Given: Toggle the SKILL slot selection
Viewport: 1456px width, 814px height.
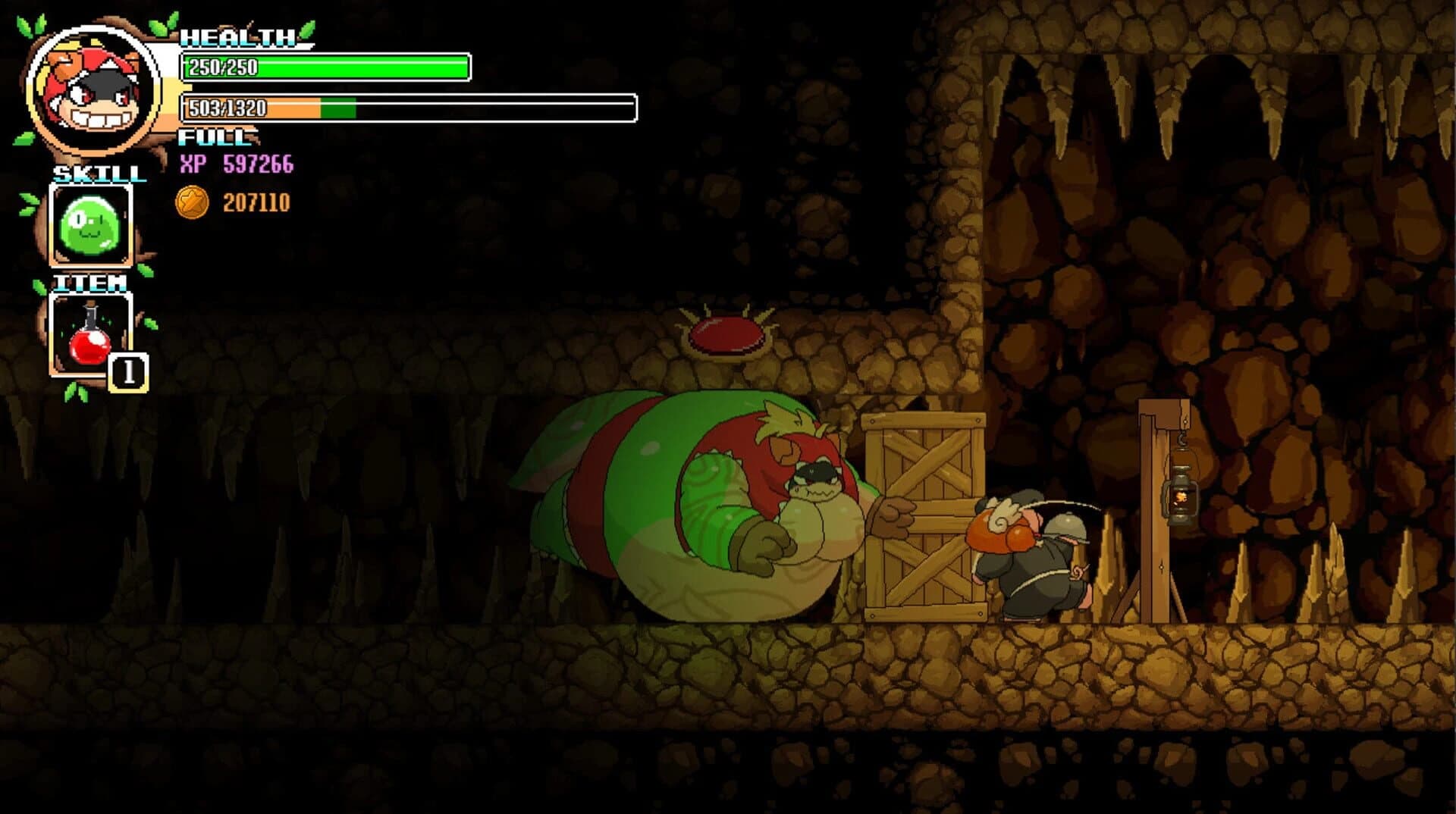Looking at the screenshot, I should coord(91,224).
